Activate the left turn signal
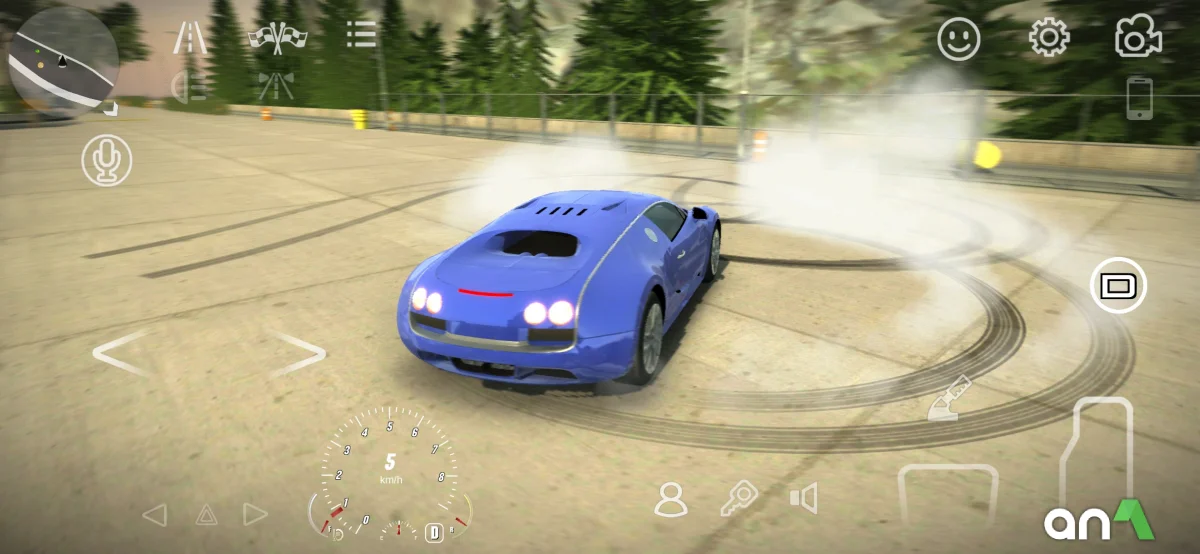 tap(154, 515)
